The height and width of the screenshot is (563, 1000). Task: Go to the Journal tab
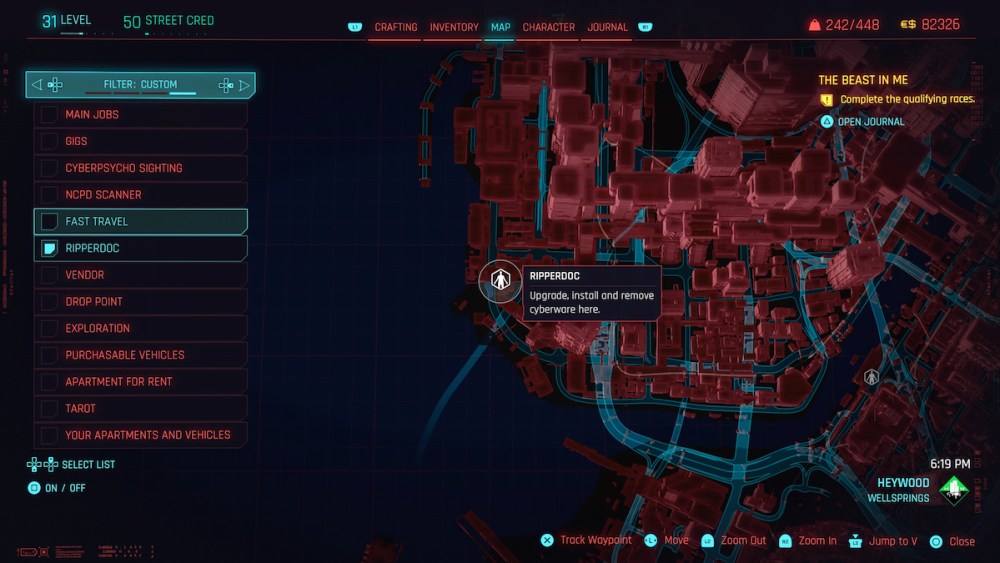608,27
